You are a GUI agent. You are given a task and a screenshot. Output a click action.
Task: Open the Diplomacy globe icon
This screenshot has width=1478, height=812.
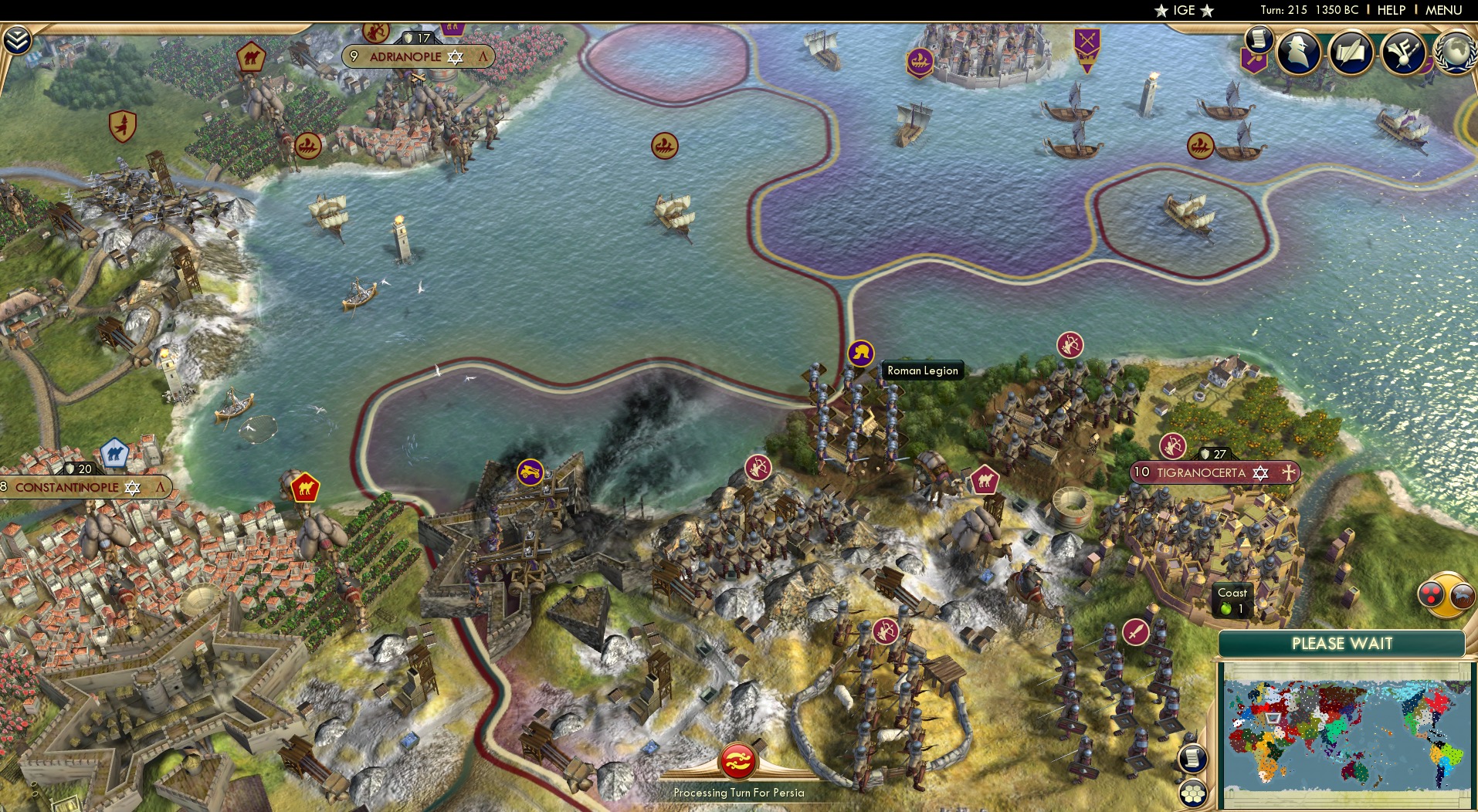tap(1456, 52)
